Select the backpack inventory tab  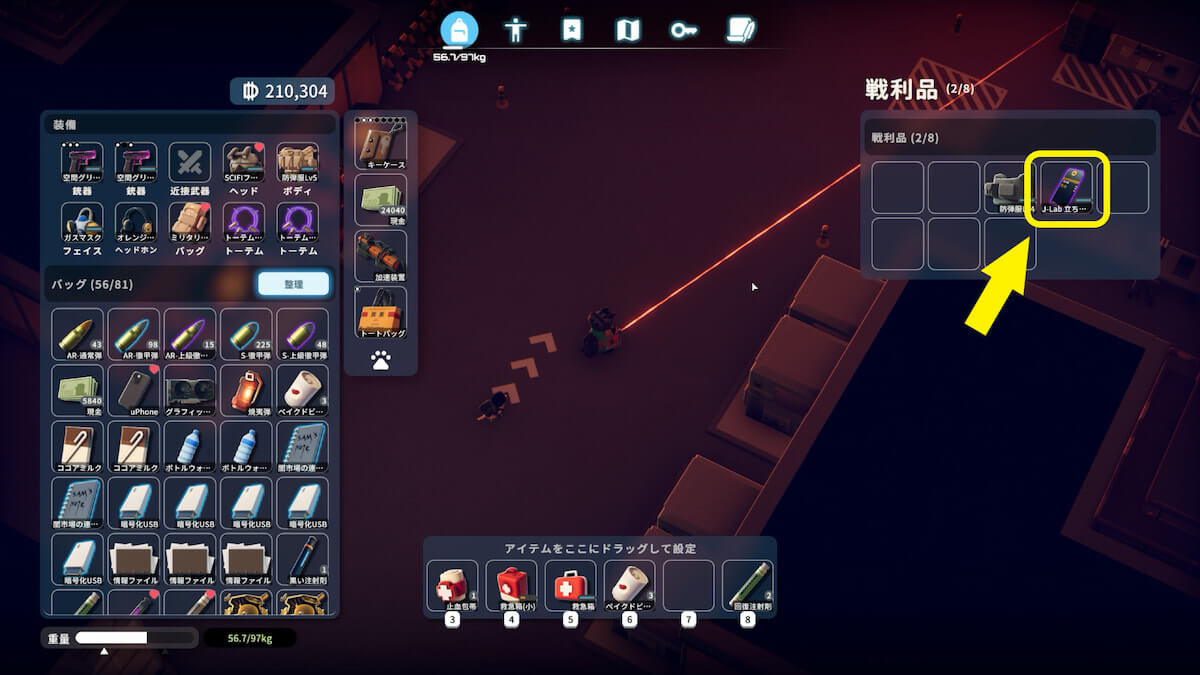click(x=459, y=30)
